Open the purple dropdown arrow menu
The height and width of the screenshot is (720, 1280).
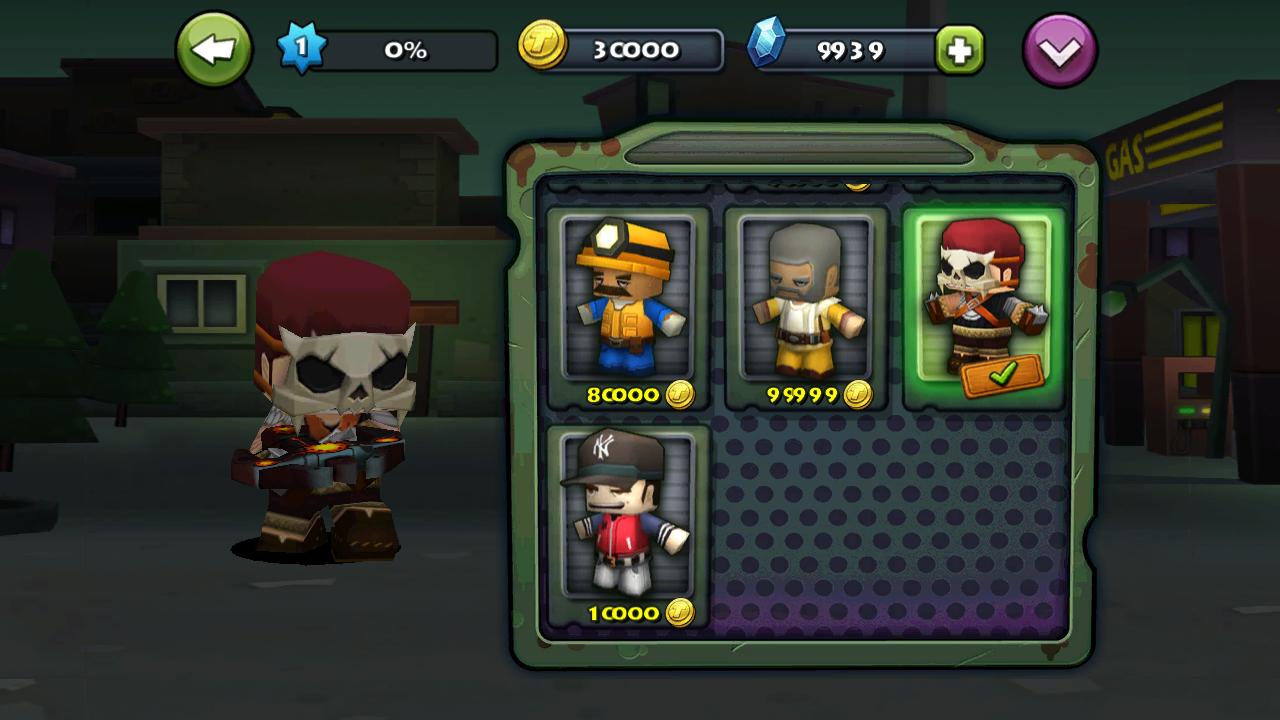[1059, 50]
